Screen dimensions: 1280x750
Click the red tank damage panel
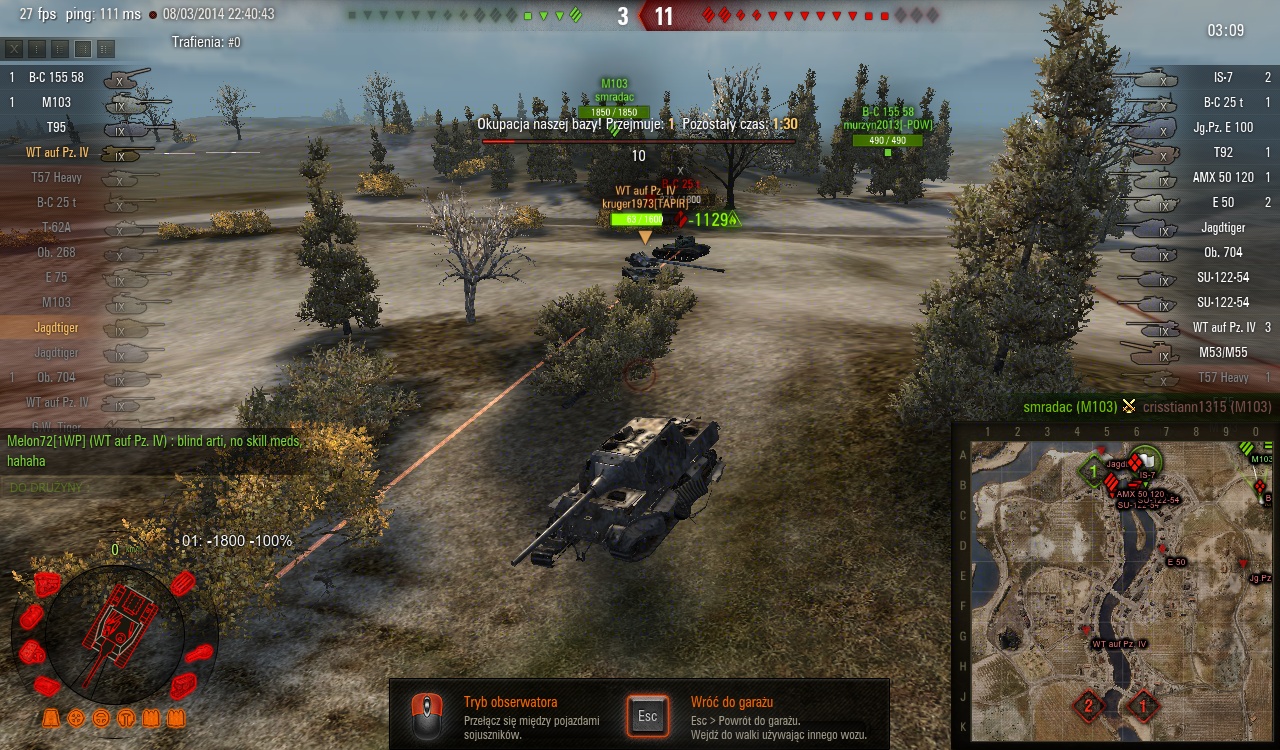115,632
